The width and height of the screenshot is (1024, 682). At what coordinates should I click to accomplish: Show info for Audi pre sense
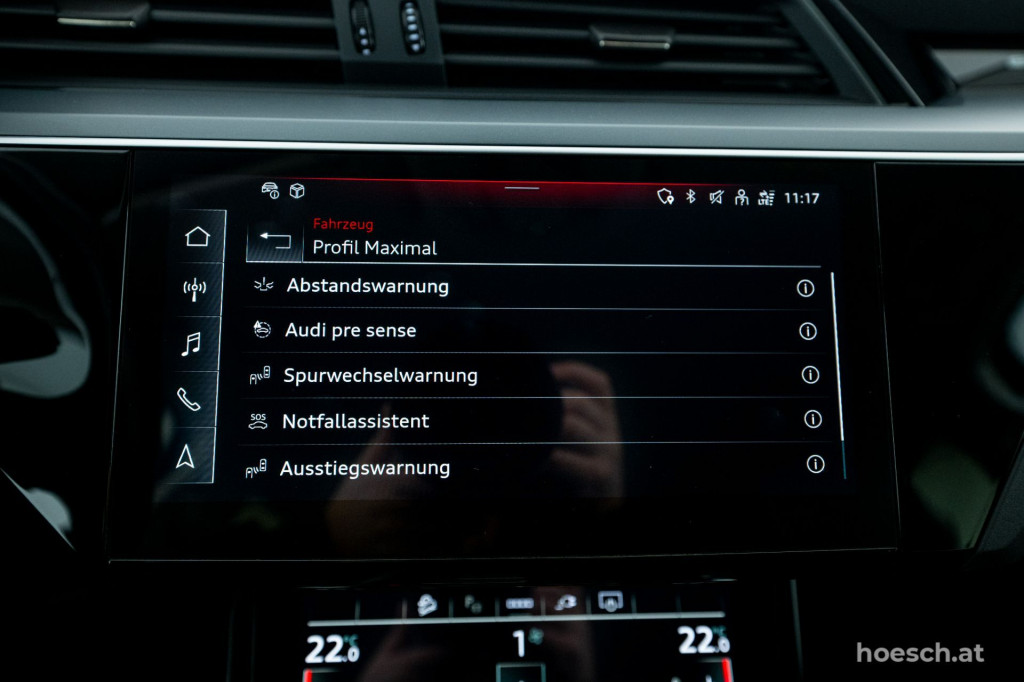[x=807, y=331]
